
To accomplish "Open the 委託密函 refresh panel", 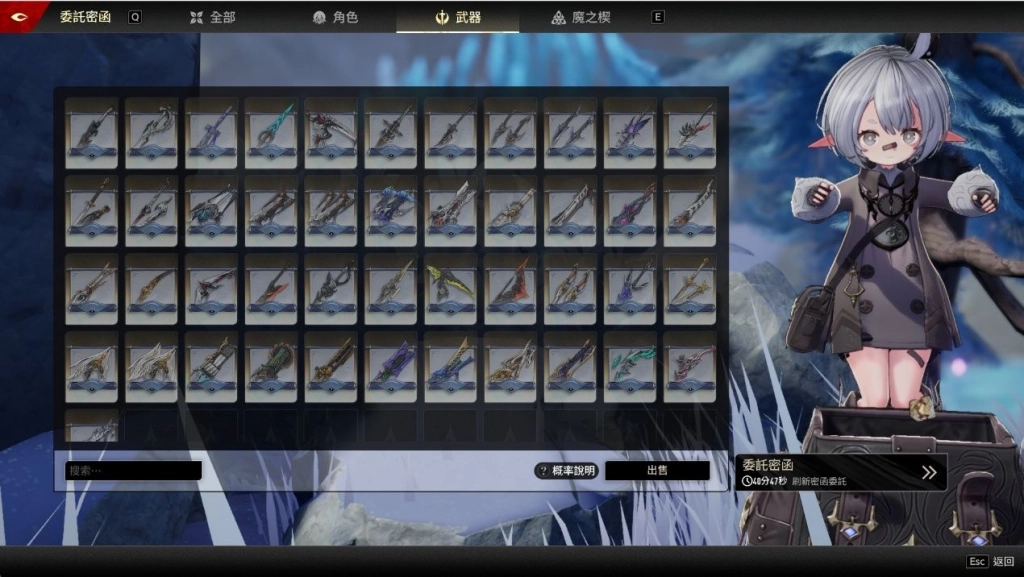I will [x=841, y=472].
